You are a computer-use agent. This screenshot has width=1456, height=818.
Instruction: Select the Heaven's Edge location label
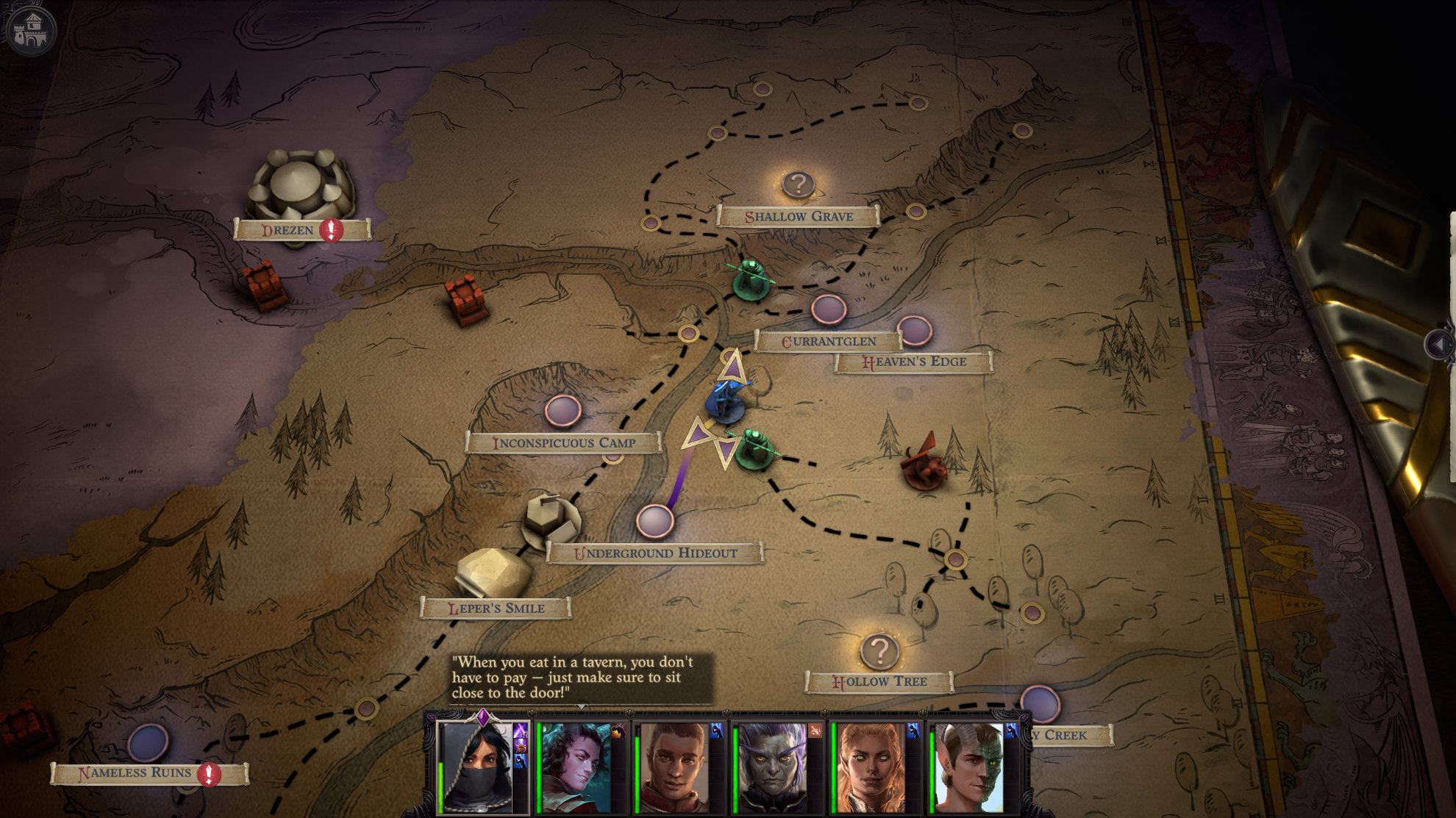[x=914, y=362]
